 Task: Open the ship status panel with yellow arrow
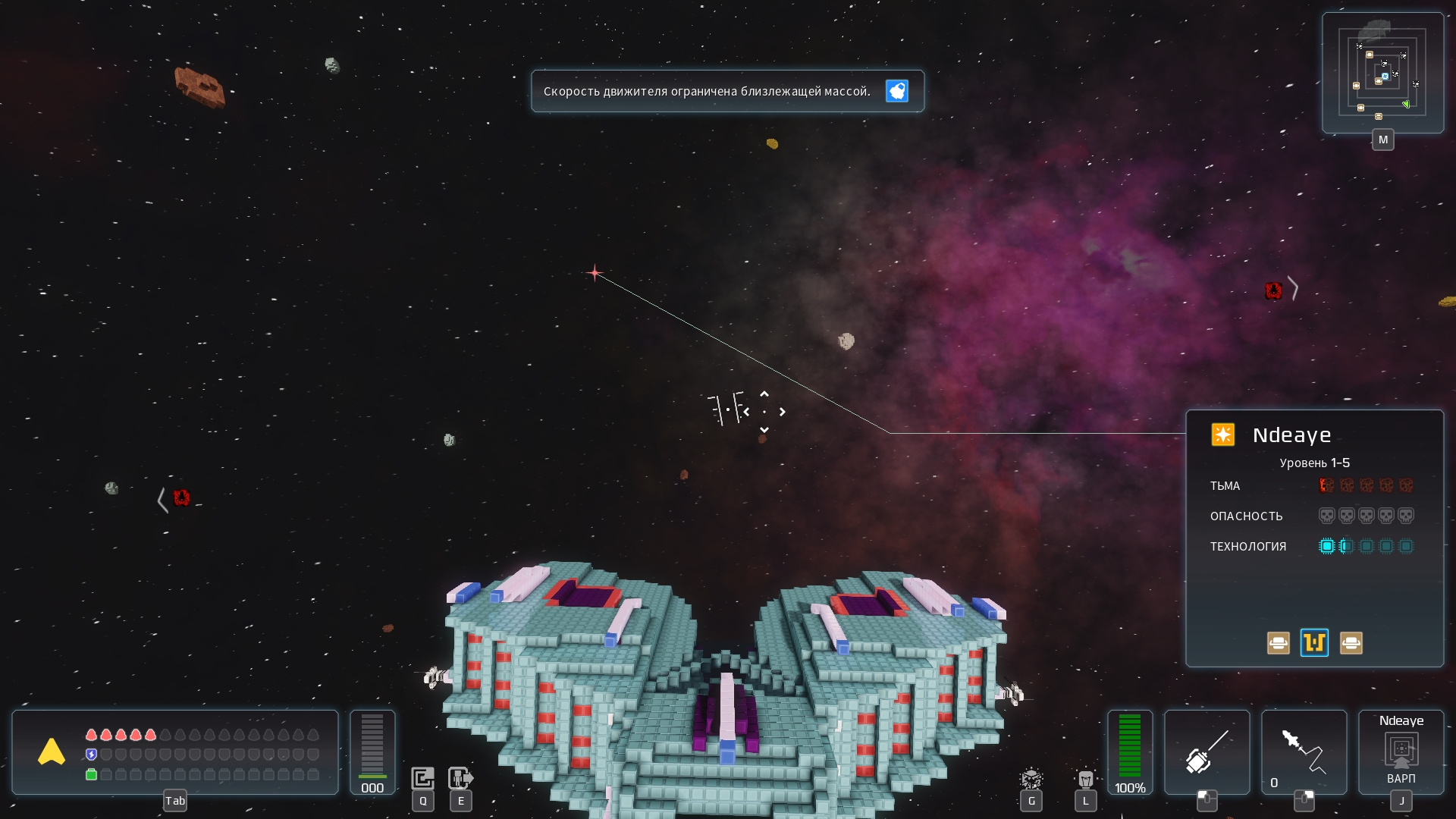tap(52, 752)
